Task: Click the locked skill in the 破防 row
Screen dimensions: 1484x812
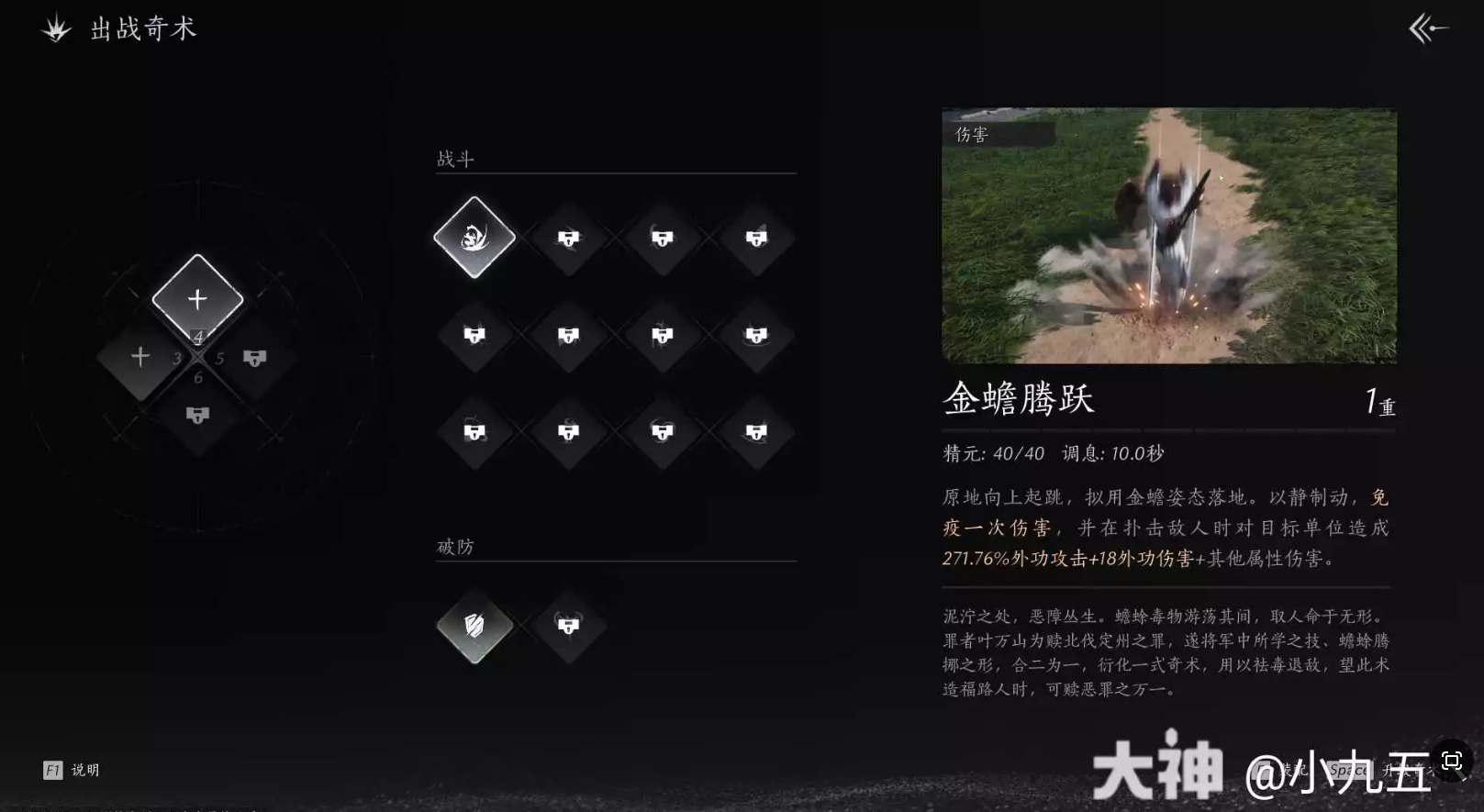Action: coord(568,627)
